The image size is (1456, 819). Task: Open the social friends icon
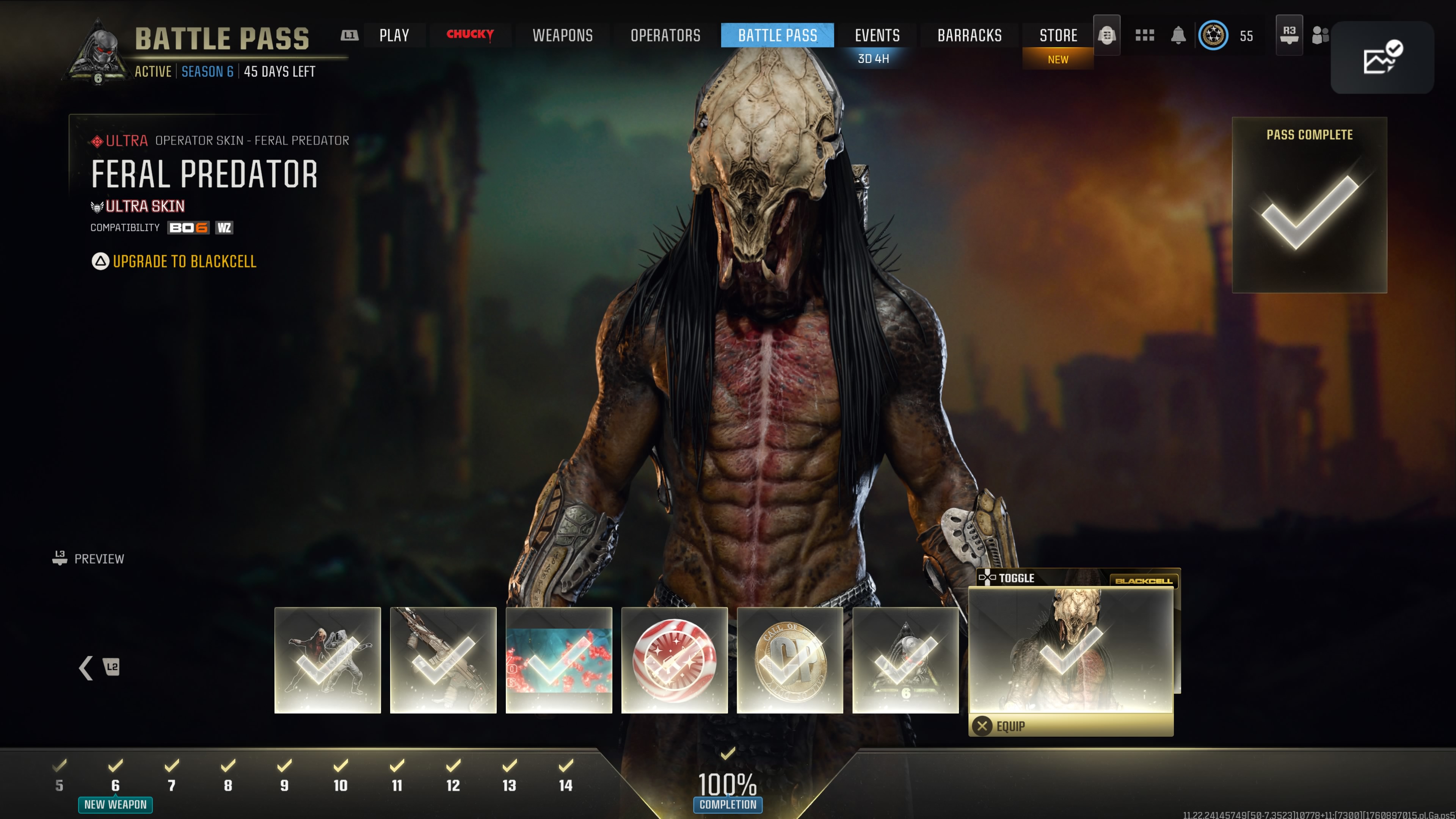click(1320, 36)
